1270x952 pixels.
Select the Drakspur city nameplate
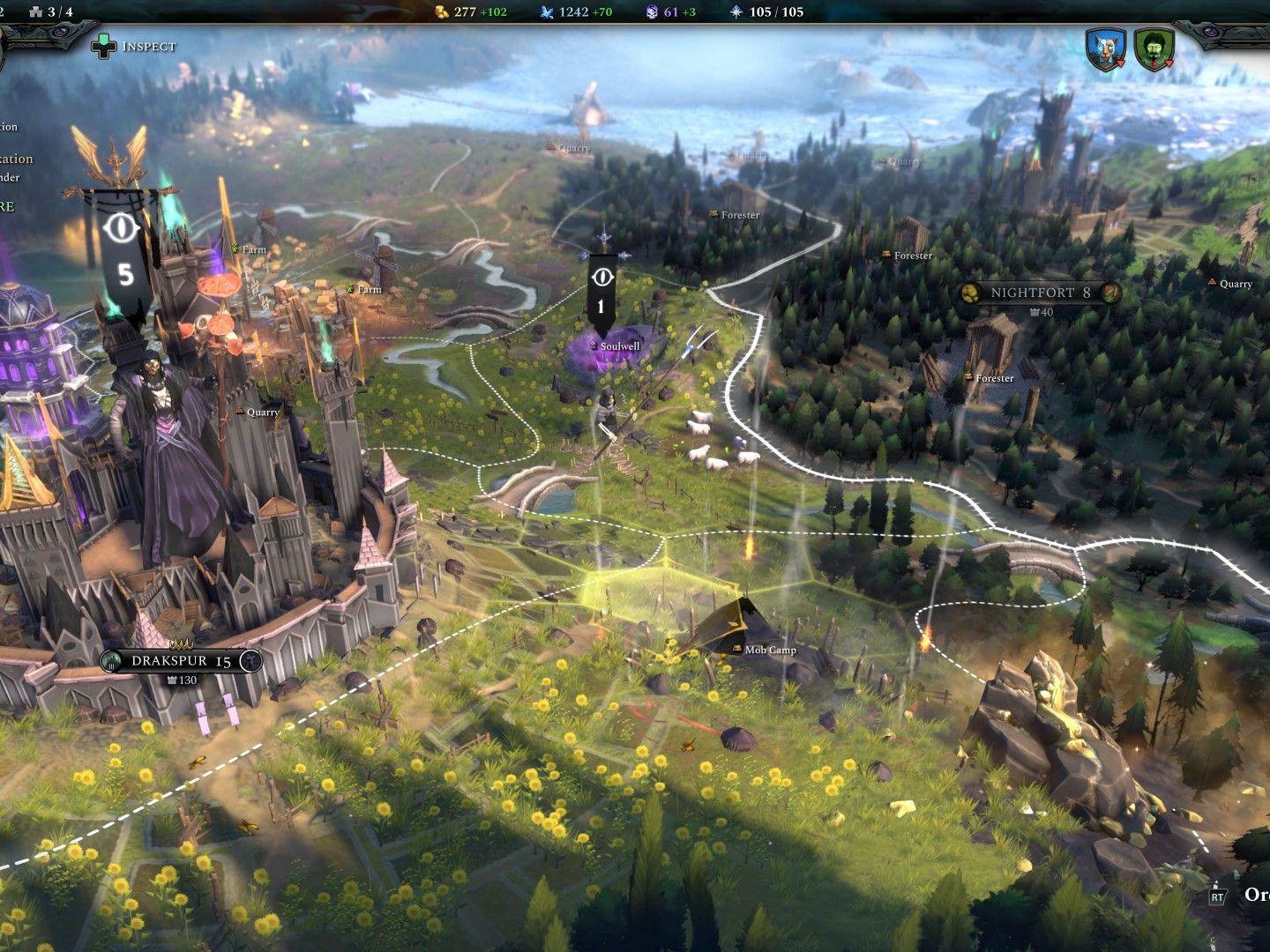(x=181, y=661)
